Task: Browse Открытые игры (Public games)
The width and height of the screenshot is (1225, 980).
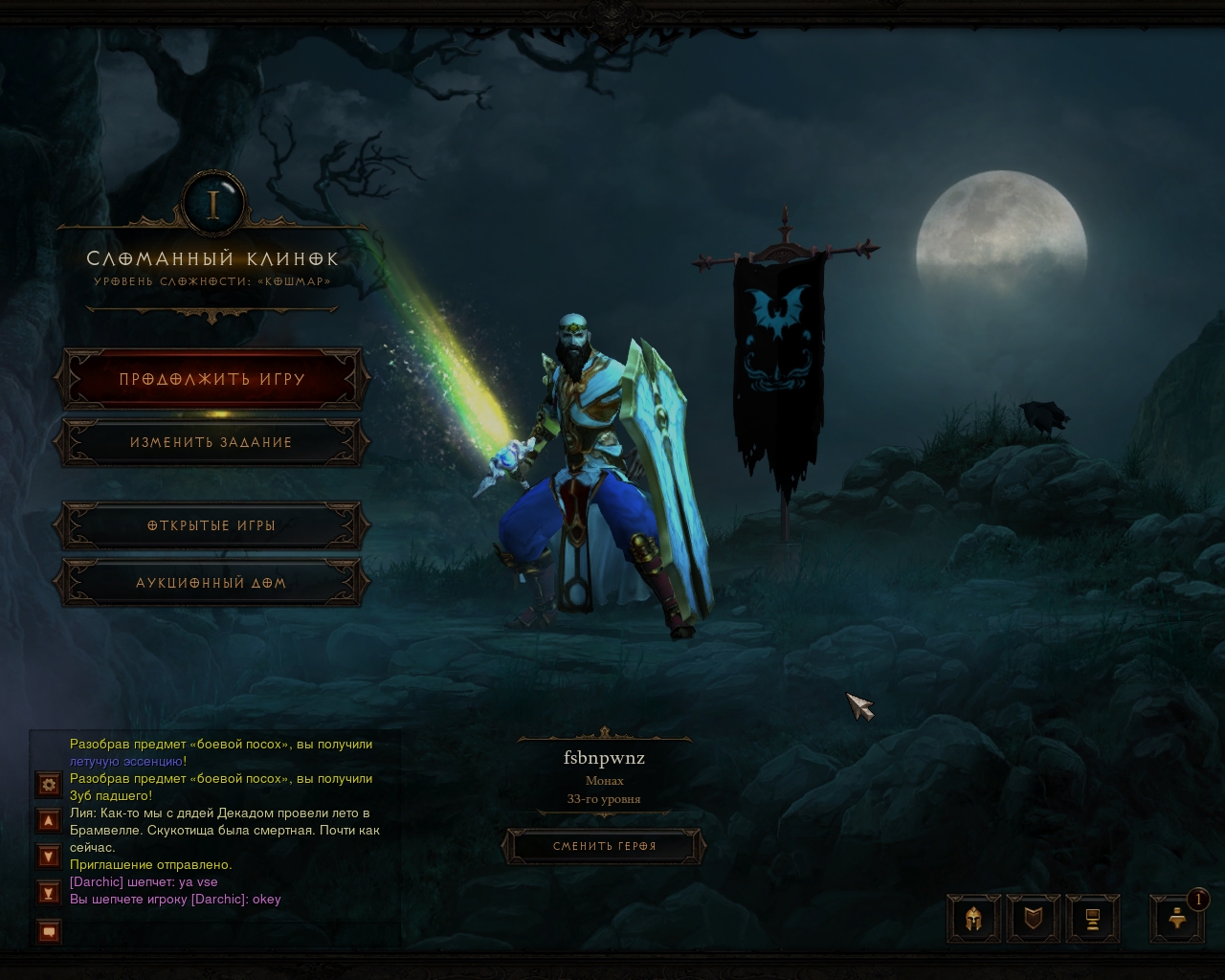Action: (x=212, y=526)
